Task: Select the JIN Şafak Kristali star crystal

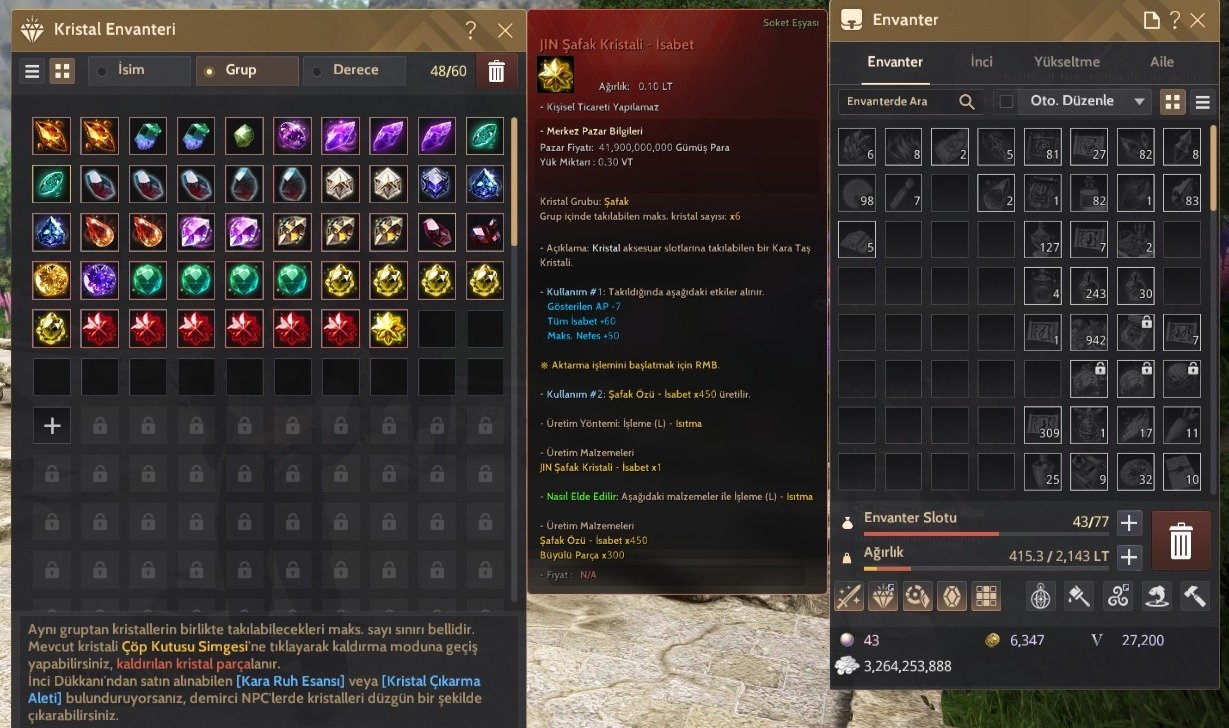Action: pyautogui.click(x=388, y=328)
